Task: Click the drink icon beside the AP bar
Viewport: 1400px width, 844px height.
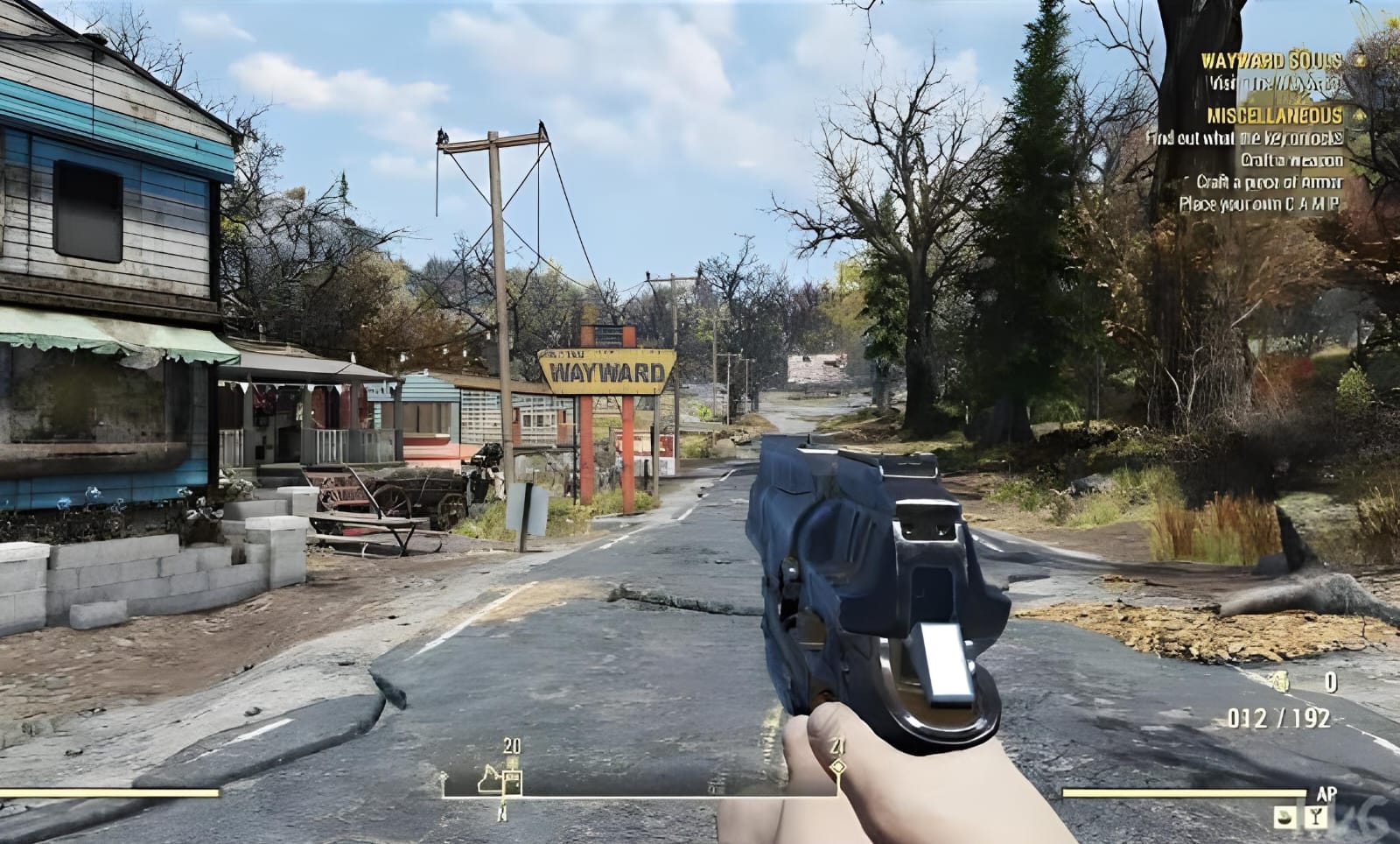Action: tap(1316, 816)
